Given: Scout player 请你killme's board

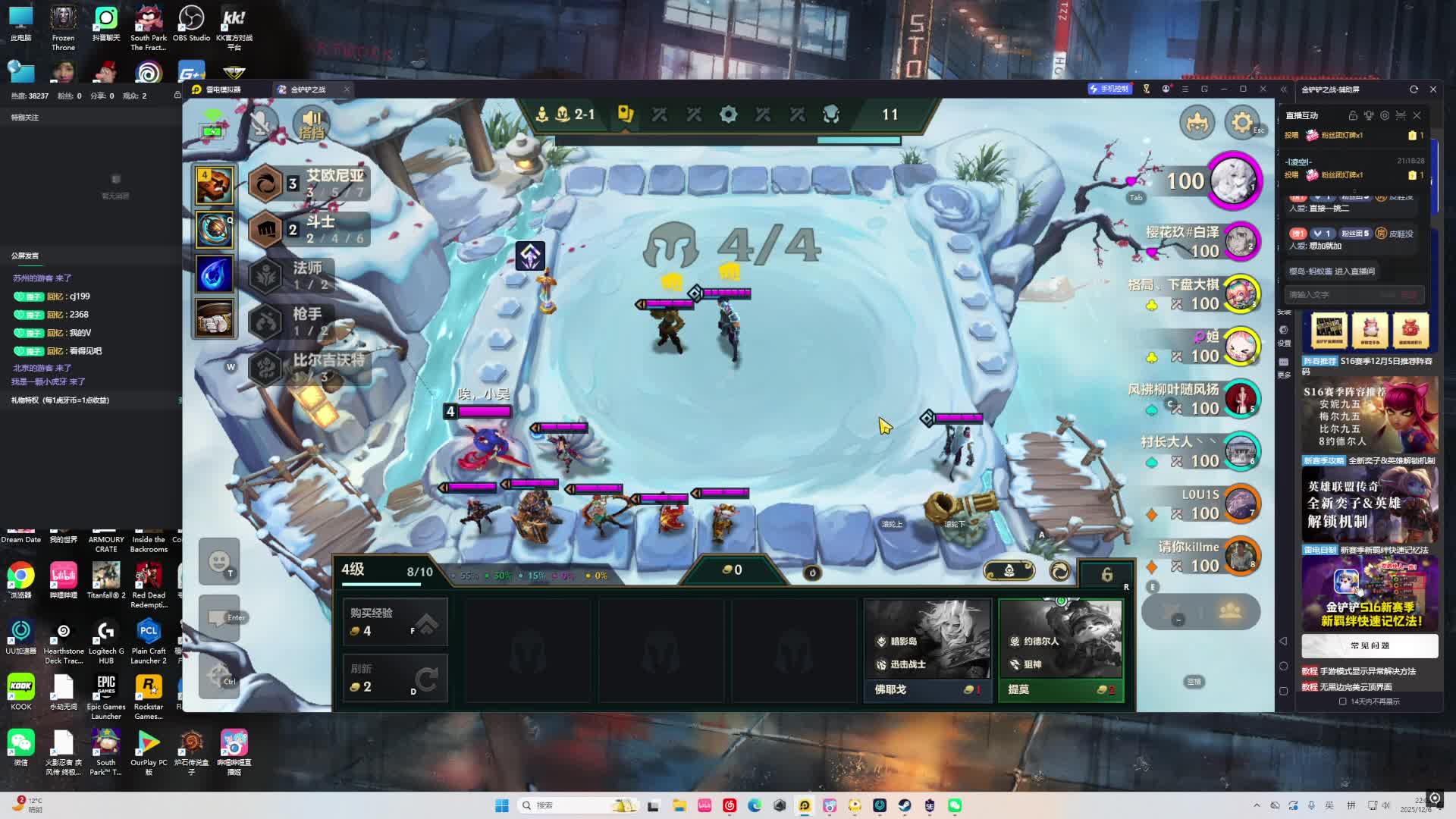Looking at the screenshot, I should pos(1241,557).
